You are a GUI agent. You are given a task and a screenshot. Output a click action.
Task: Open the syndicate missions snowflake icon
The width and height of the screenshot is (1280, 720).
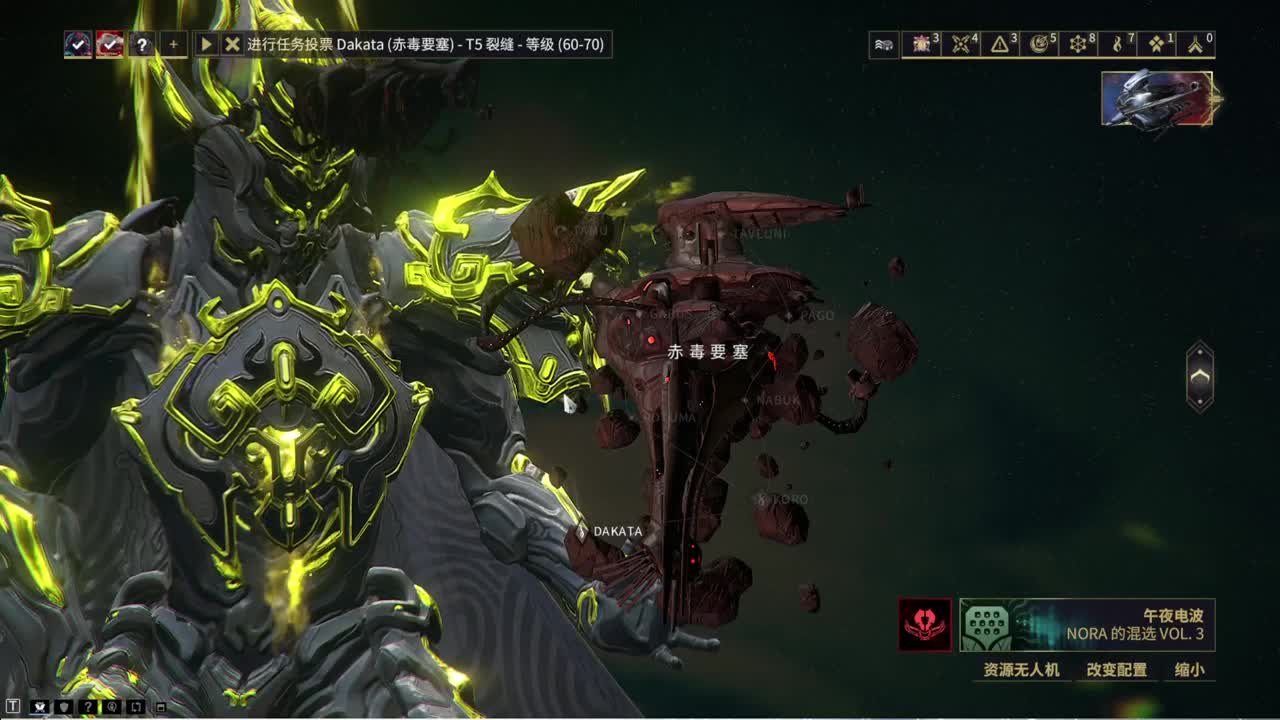(1078, 44)
